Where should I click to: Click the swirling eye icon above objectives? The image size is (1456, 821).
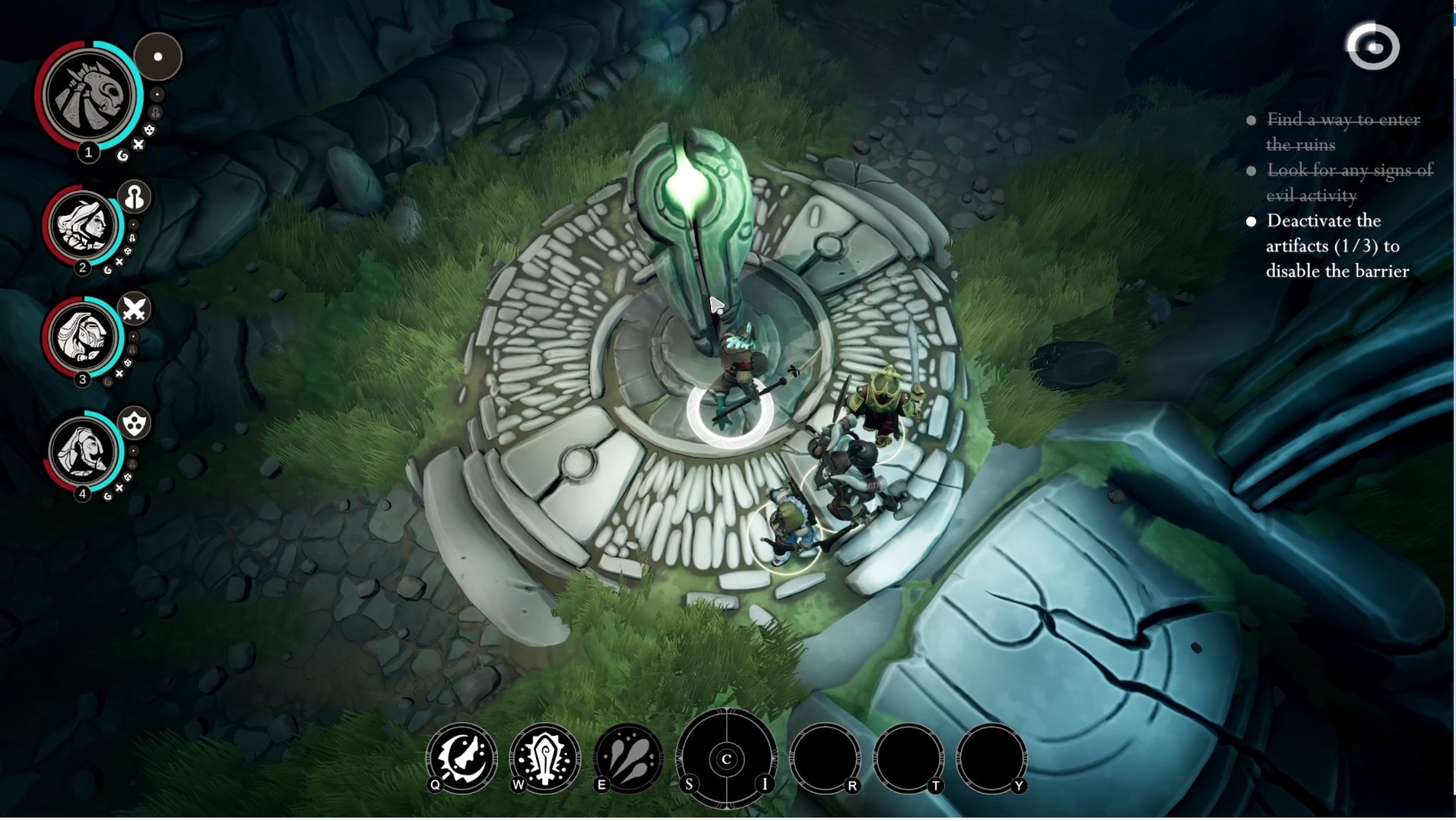click(1373, 47)
